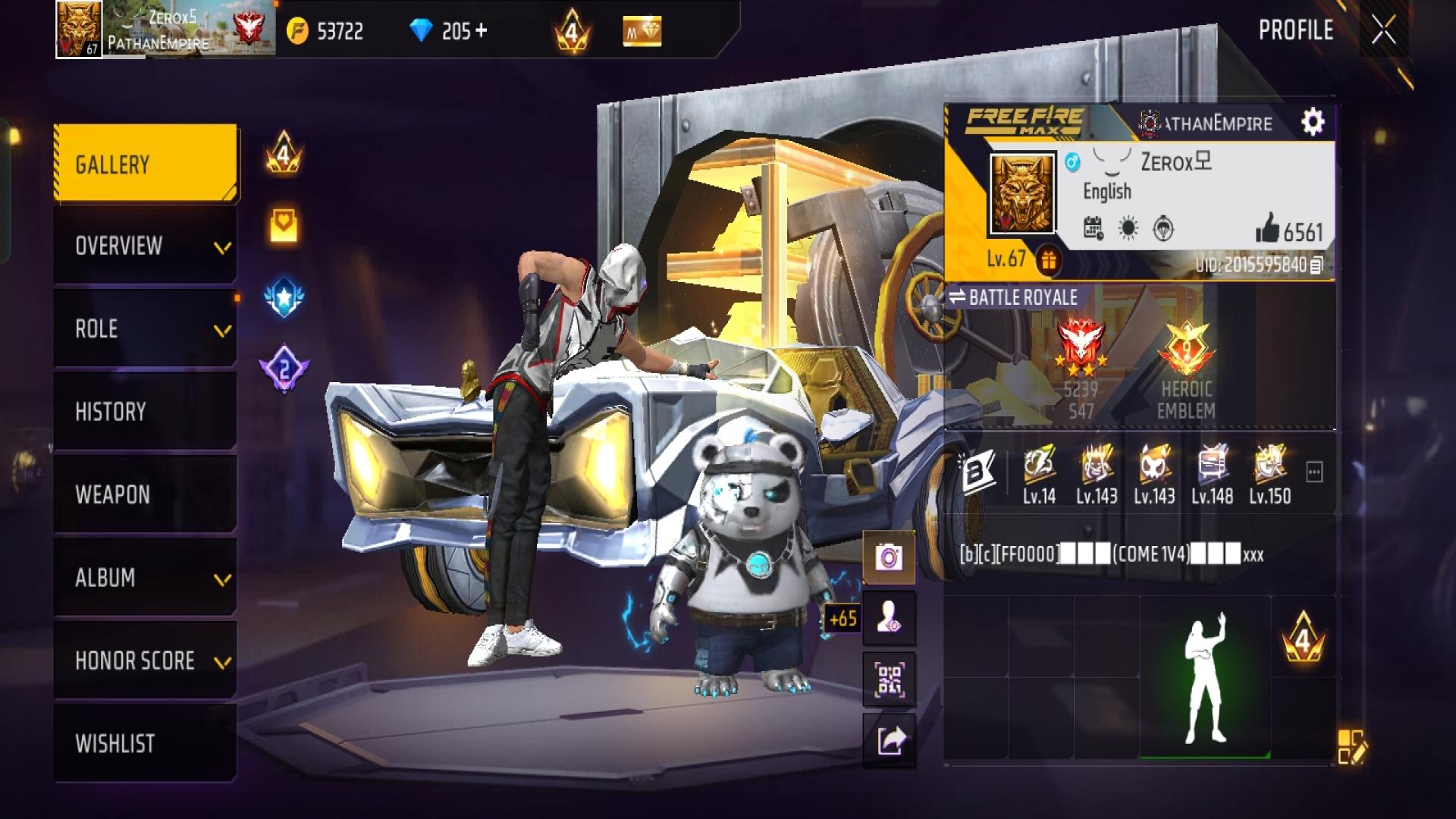View the Honor Score section
Screen dimensions: 1456x819
146,661
